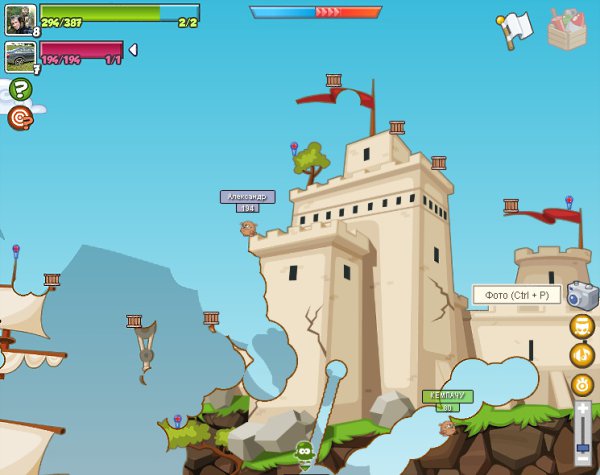Open the weapons crate inventory
This screenshot has height=475, width=600.
tap(567, 29)
